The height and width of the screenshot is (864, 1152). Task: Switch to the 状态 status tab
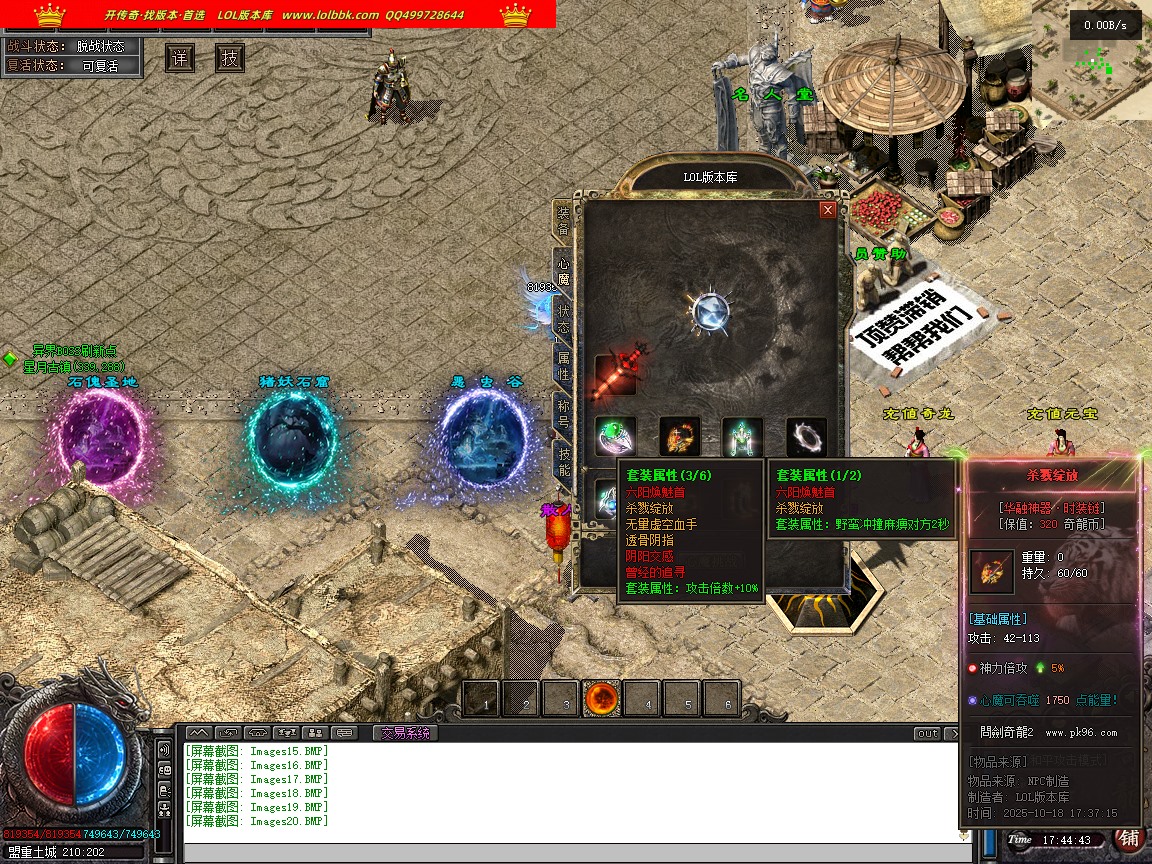(x=563, y=317)
